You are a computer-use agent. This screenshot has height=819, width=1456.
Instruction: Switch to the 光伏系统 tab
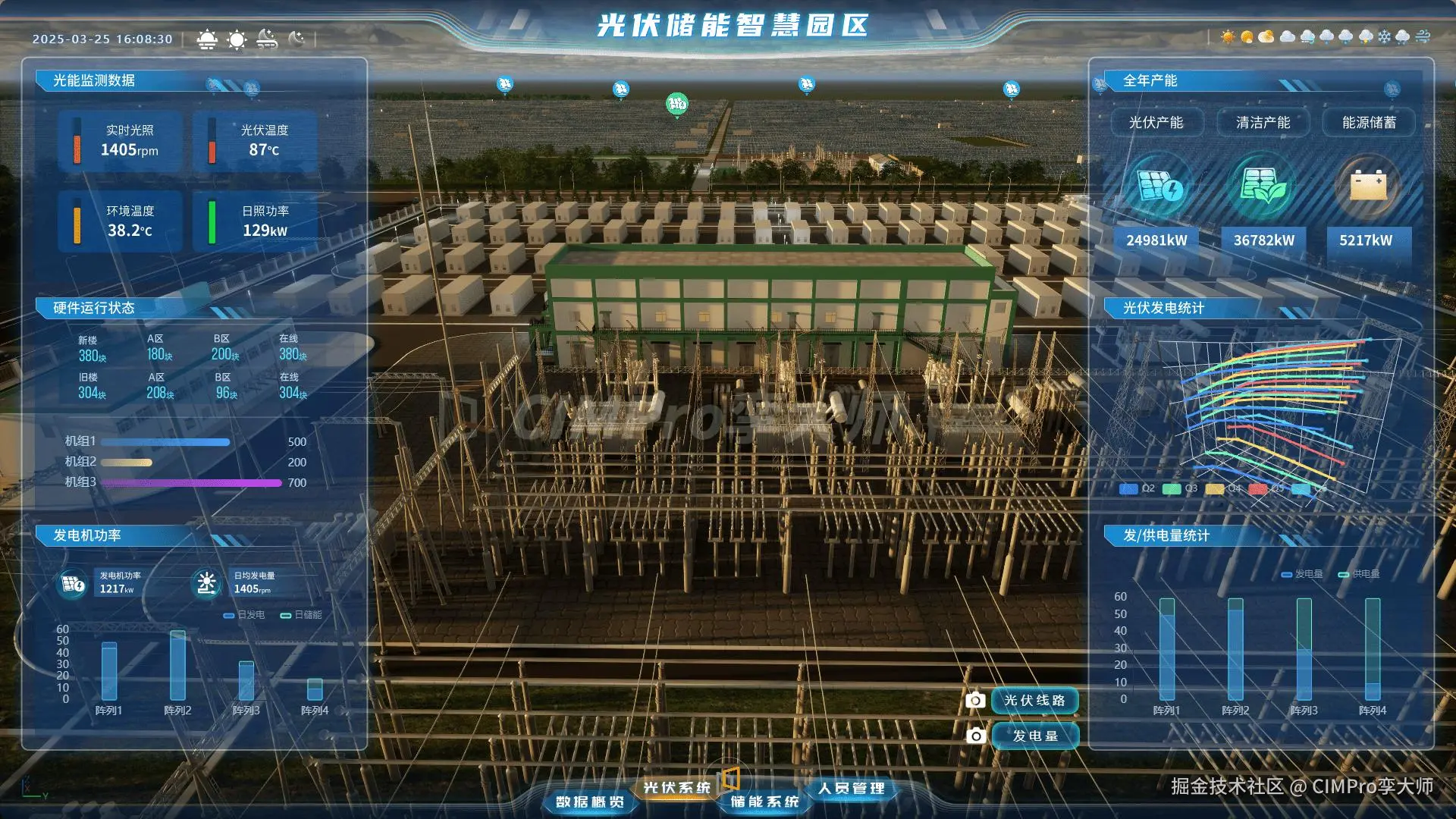click(x=676, y=788)
